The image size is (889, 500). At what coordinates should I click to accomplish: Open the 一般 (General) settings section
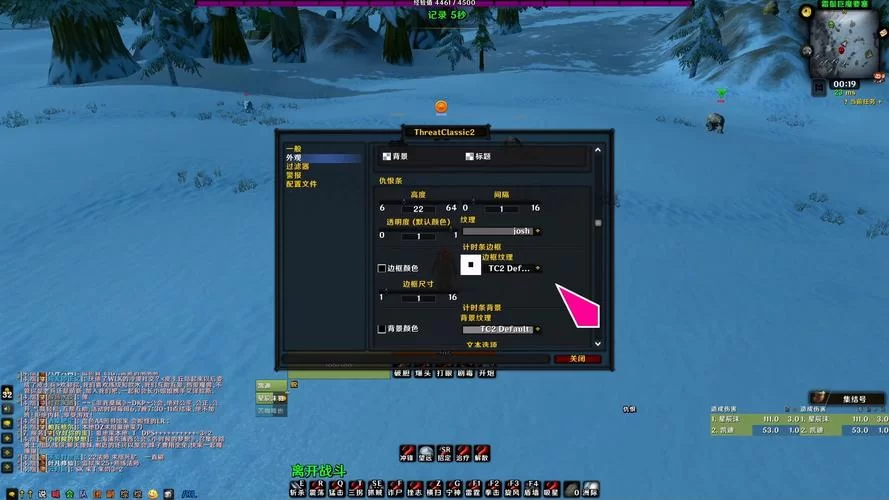(293, 149)
